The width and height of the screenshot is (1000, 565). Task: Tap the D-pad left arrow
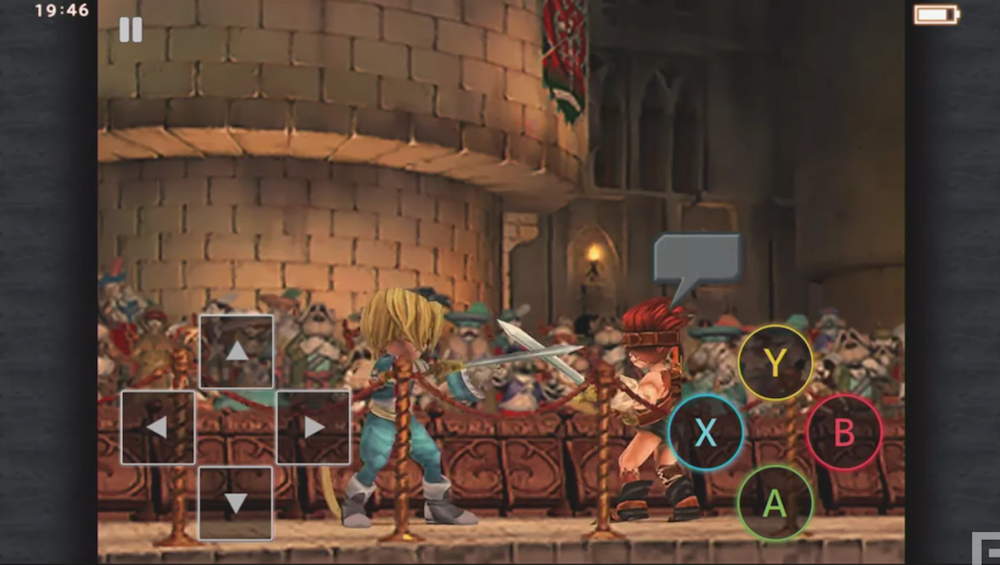click(158, 427)
